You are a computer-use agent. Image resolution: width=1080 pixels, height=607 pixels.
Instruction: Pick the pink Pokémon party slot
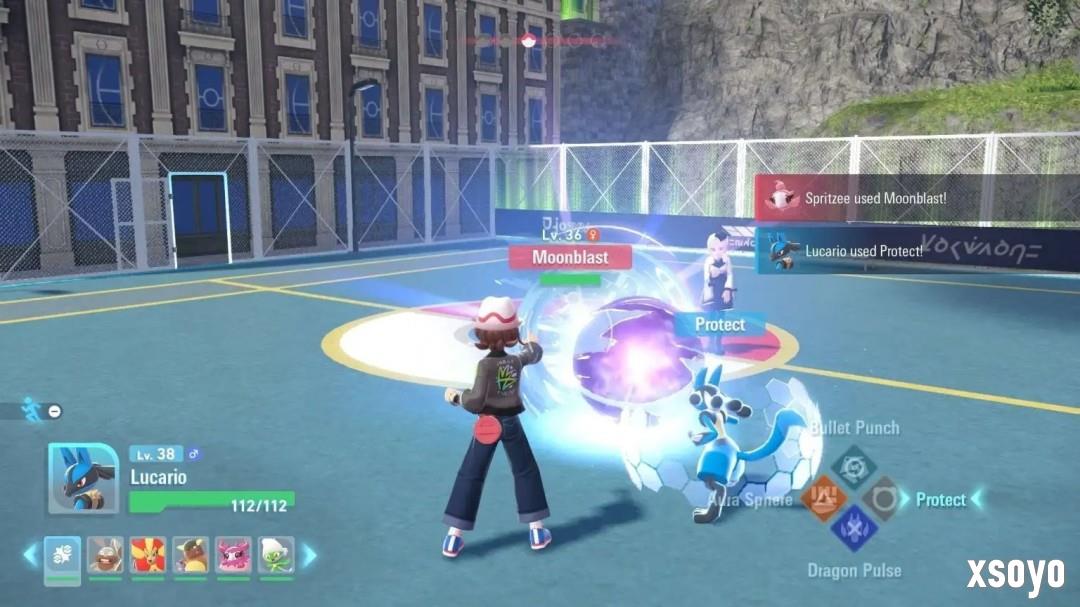pyautogui.click(x=233, y=555)
